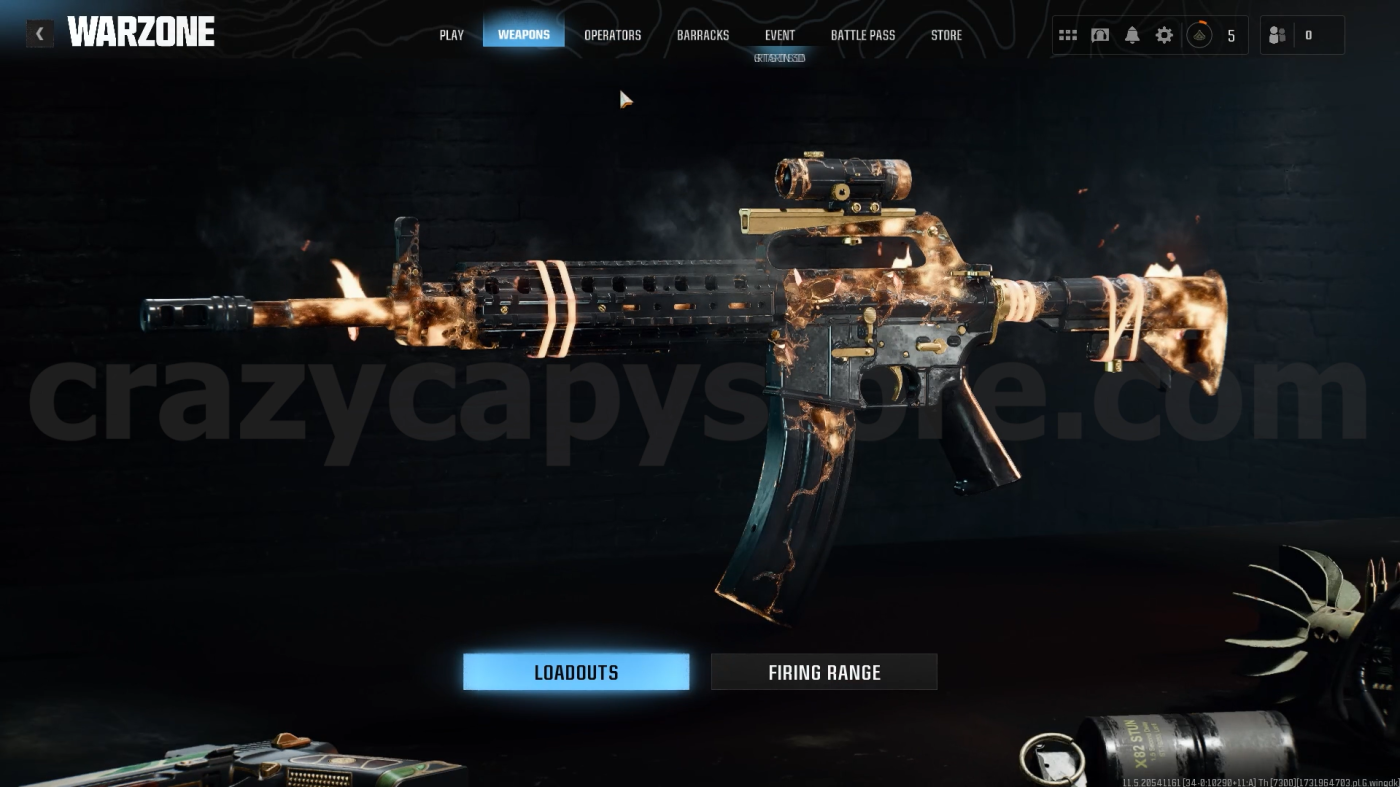The width and height of the screenshot is (1400, 787).
Task: Select the BARRACKS tab
Action: (702, 34)
